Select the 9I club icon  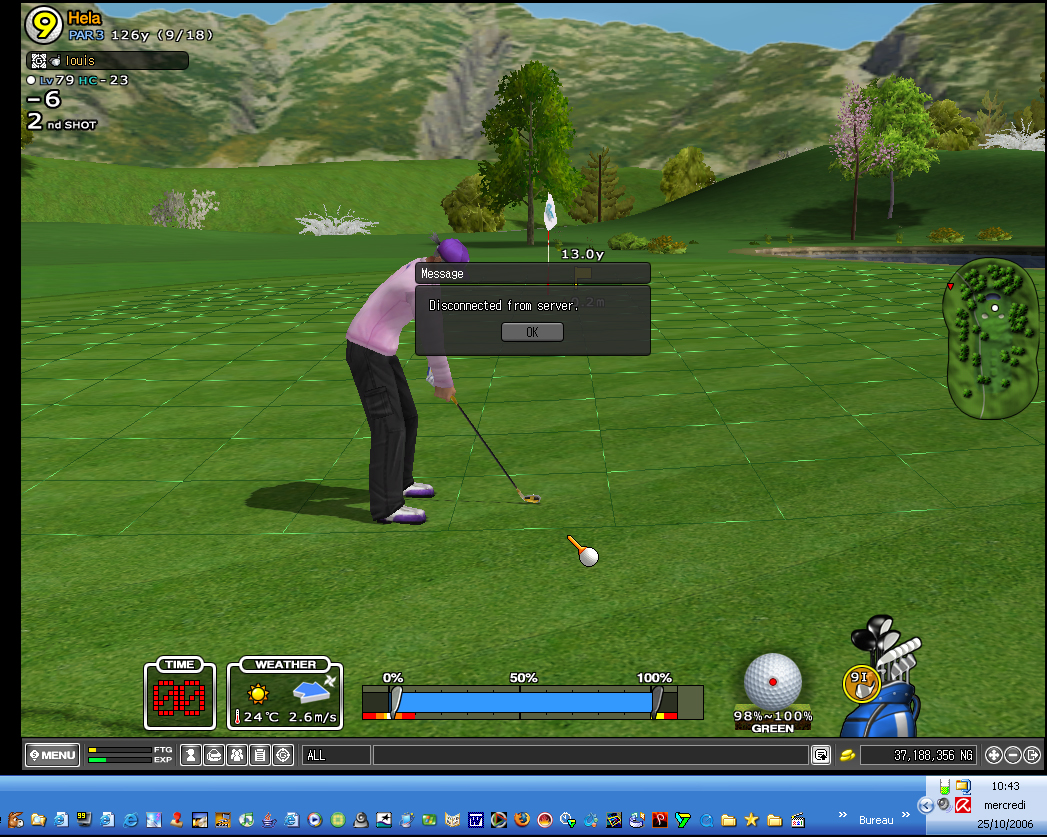click(x=858, y=682)
